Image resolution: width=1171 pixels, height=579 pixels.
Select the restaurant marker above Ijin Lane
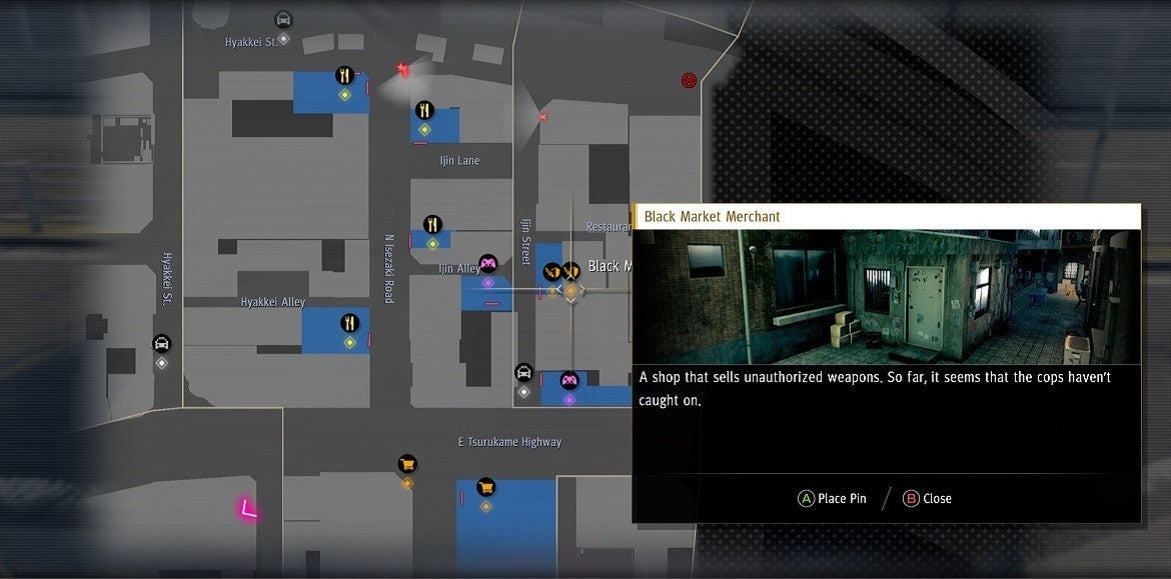(424, 110)
